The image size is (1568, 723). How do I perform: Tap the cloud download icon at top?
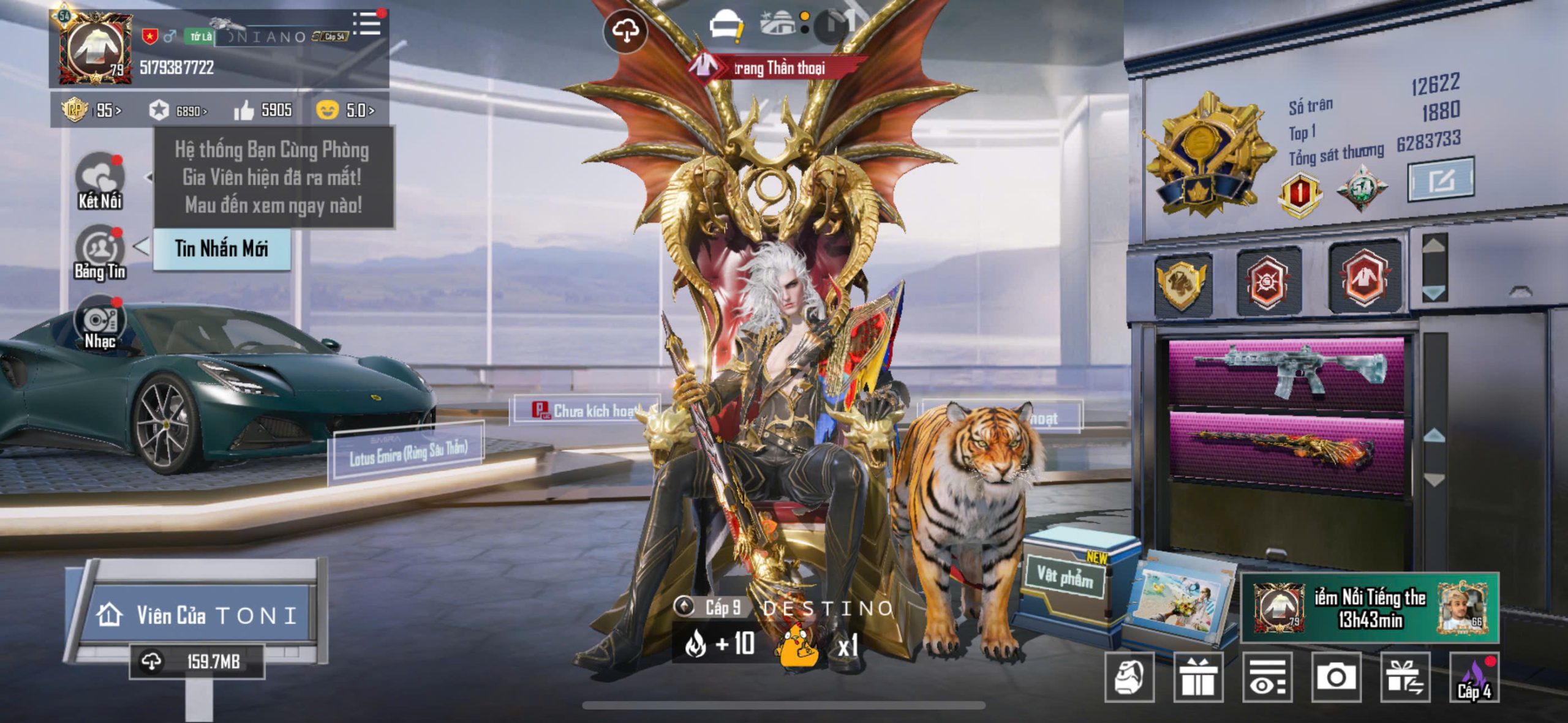[625, 31]
